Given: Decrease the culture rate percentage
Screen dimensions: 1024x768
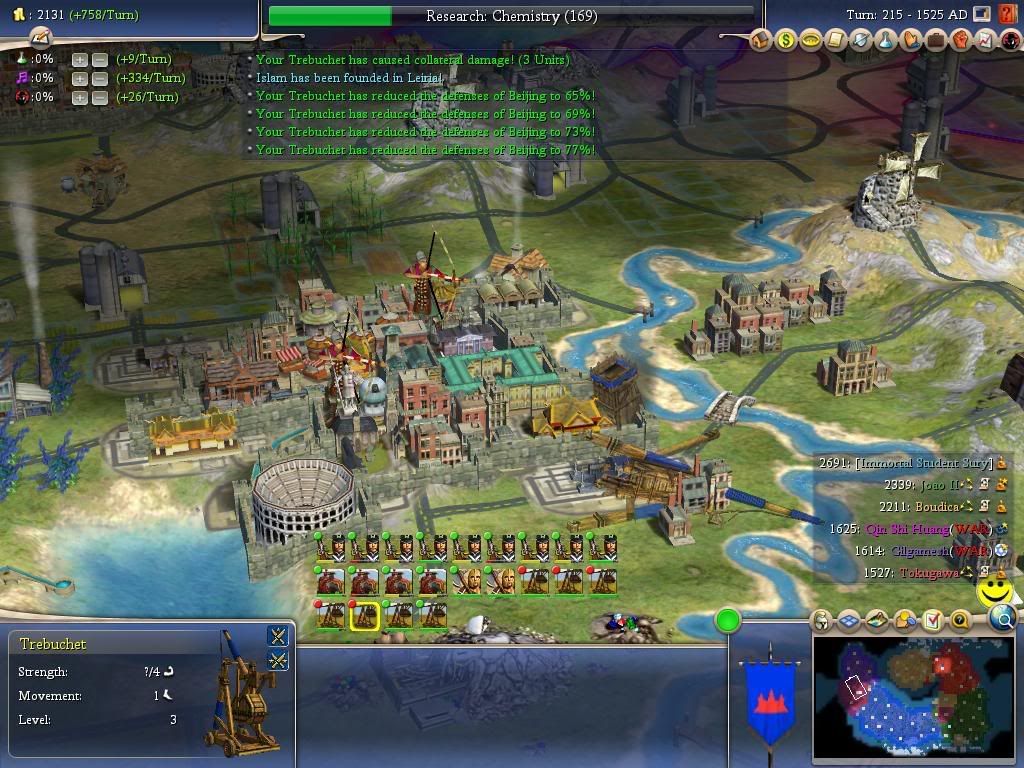Looking at the screenshot, I should click(x=100, y=78).
